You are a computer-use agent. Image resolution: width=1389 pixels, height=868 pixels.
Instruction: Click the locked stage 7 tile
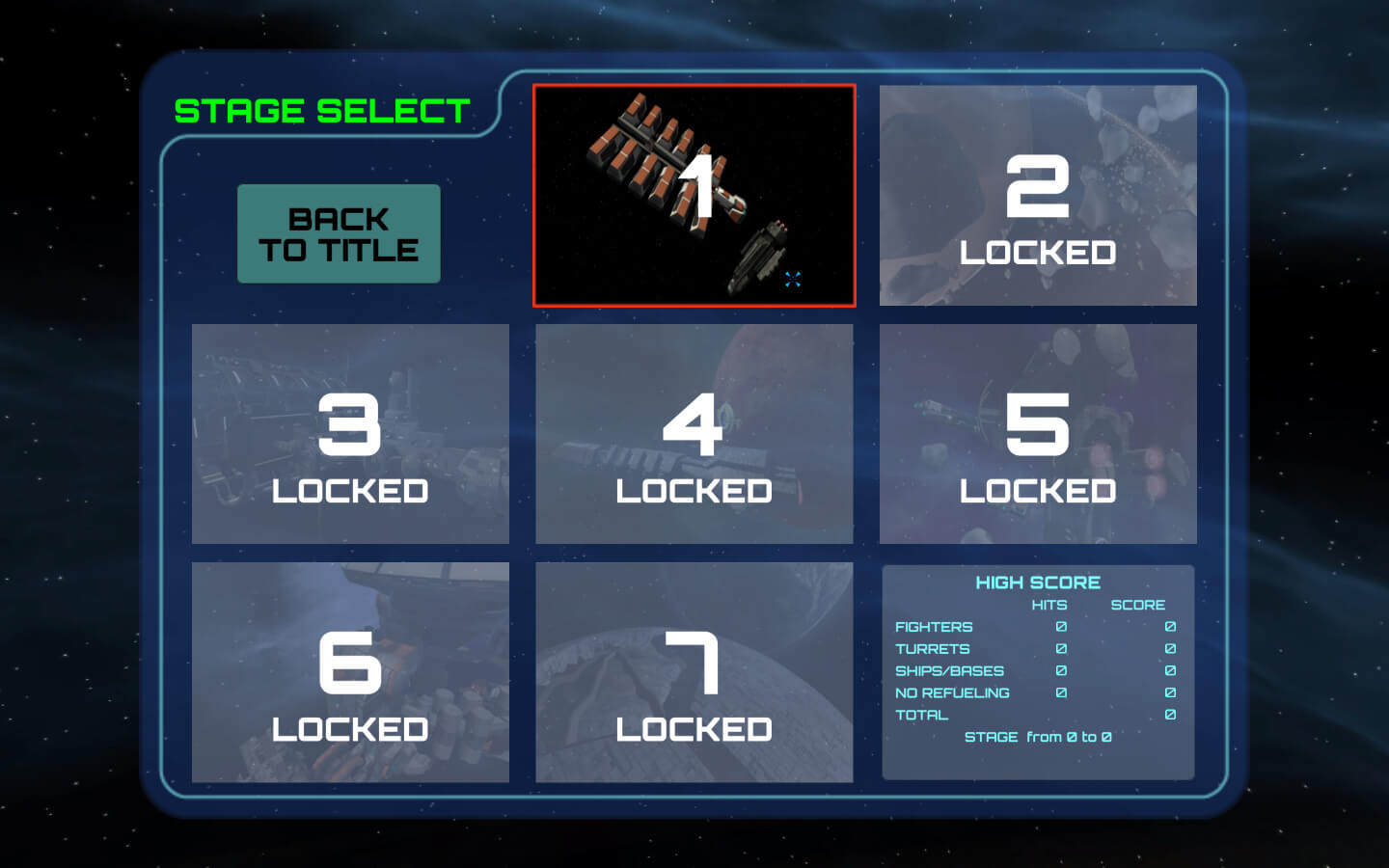(x=694, y=672)
